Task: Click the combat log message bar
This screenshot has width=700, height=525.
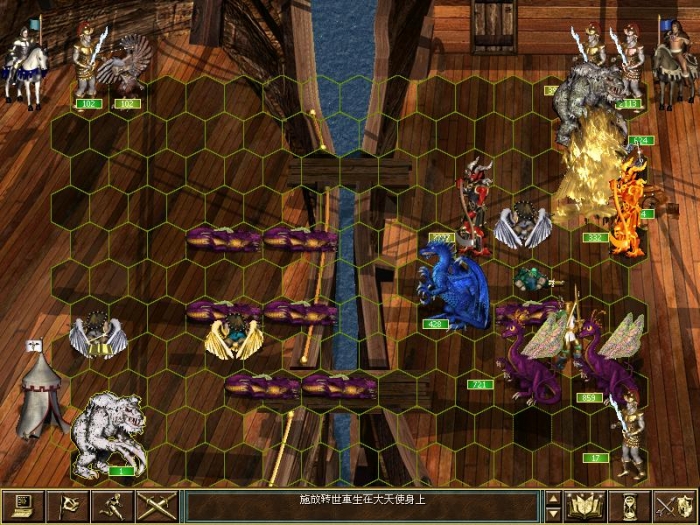Action: click(362, 506)
